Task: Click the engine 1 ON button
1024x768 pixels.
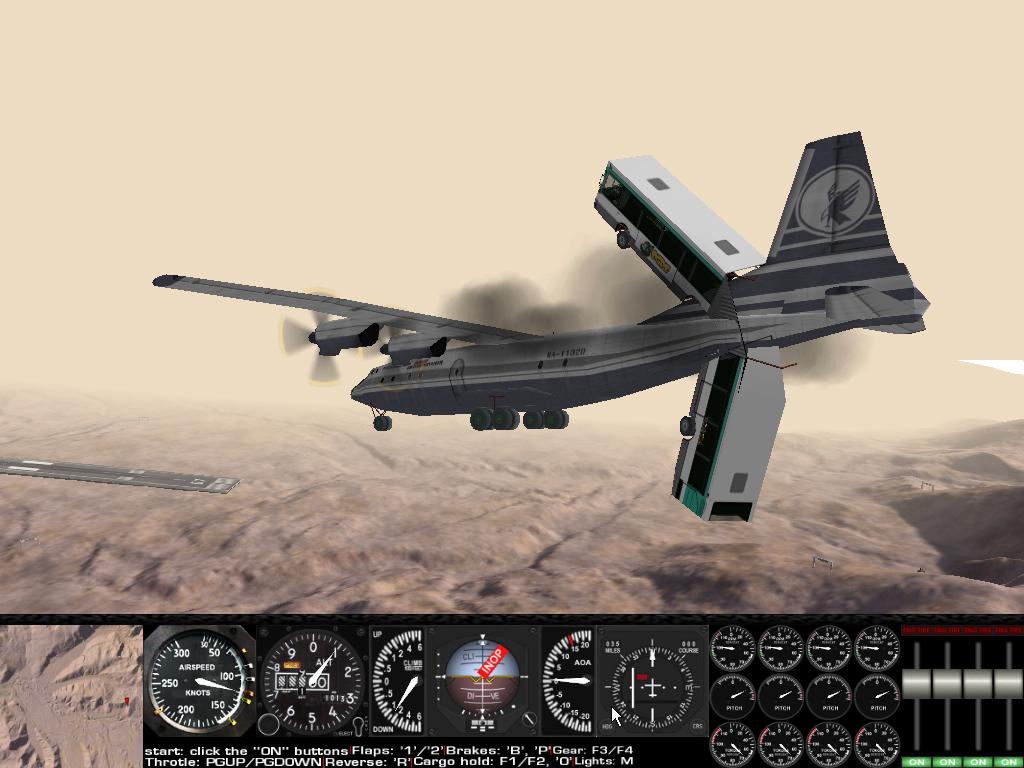Action: pyautogui.click(x=916, y=762)
